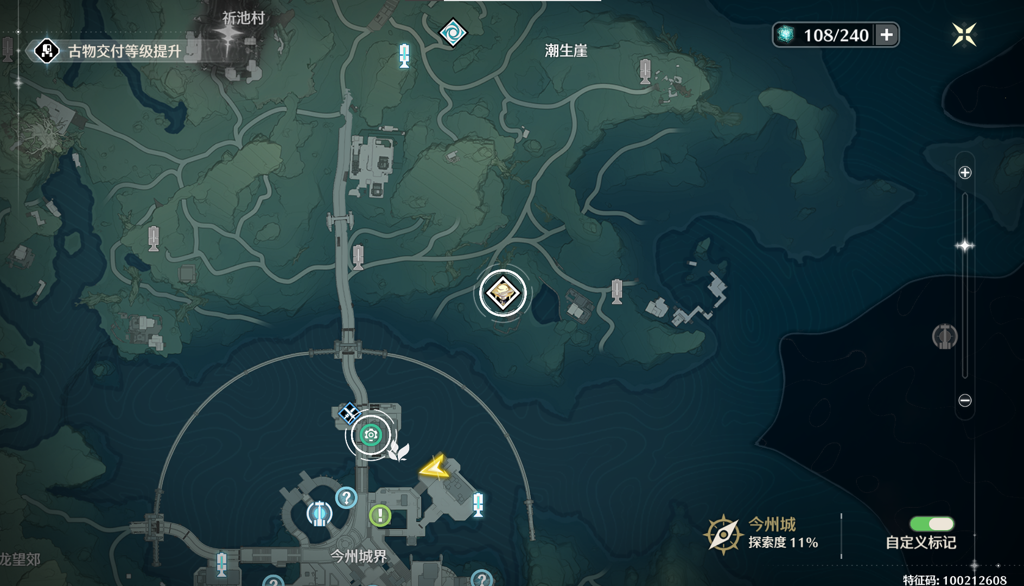1024x586 pixels.
Task: Select the white leaf marker
Action: tap(399, 450)
